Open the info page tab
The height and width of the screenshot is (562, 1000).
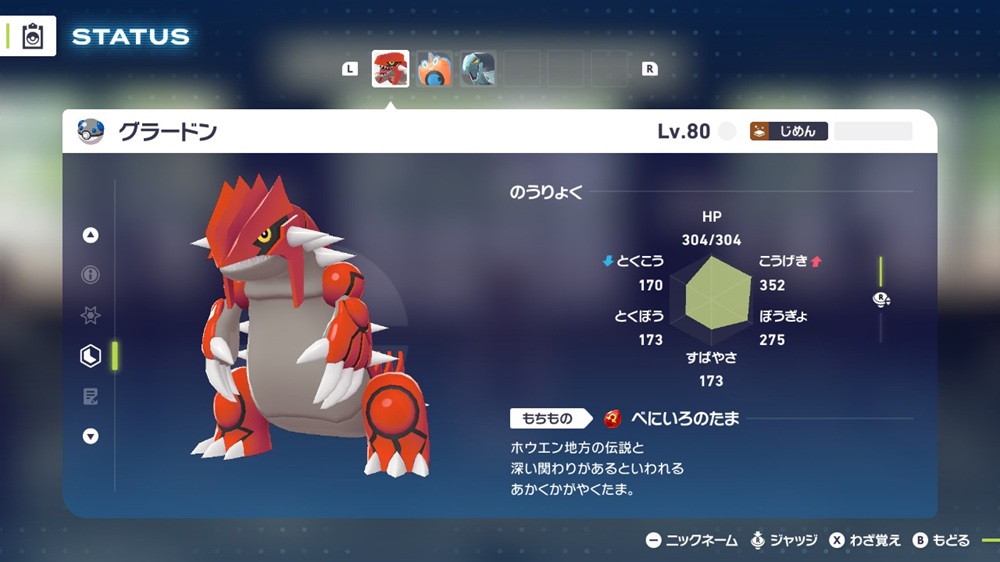click(91, 275)
